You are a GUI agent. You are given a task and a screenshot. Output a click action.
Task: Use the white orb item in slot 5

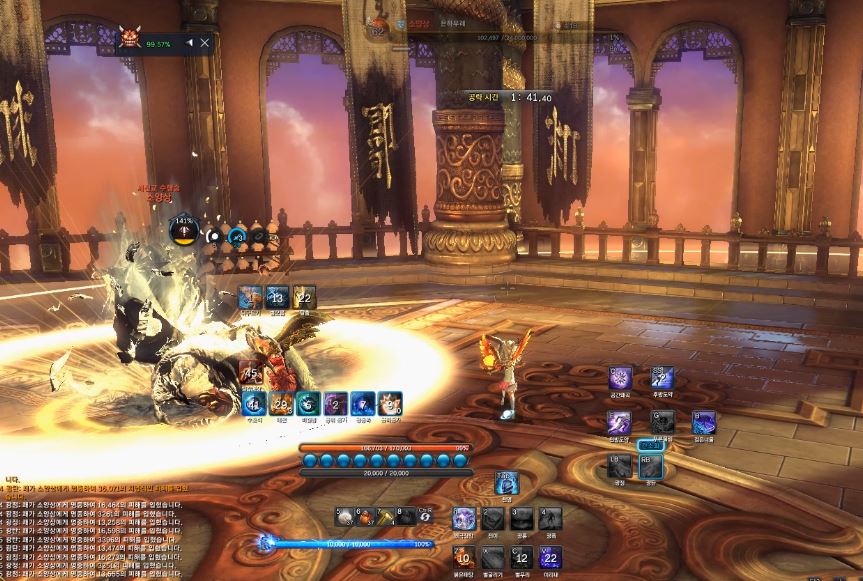pos(345,516)
